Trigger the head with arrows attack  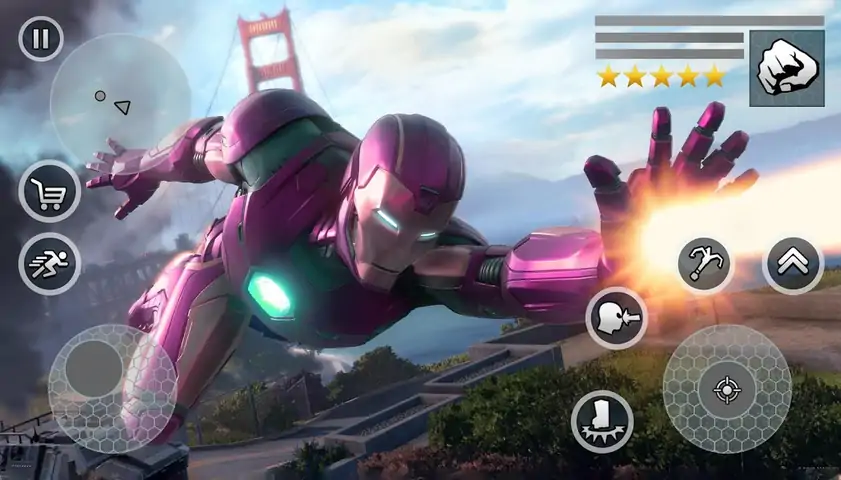616,318
